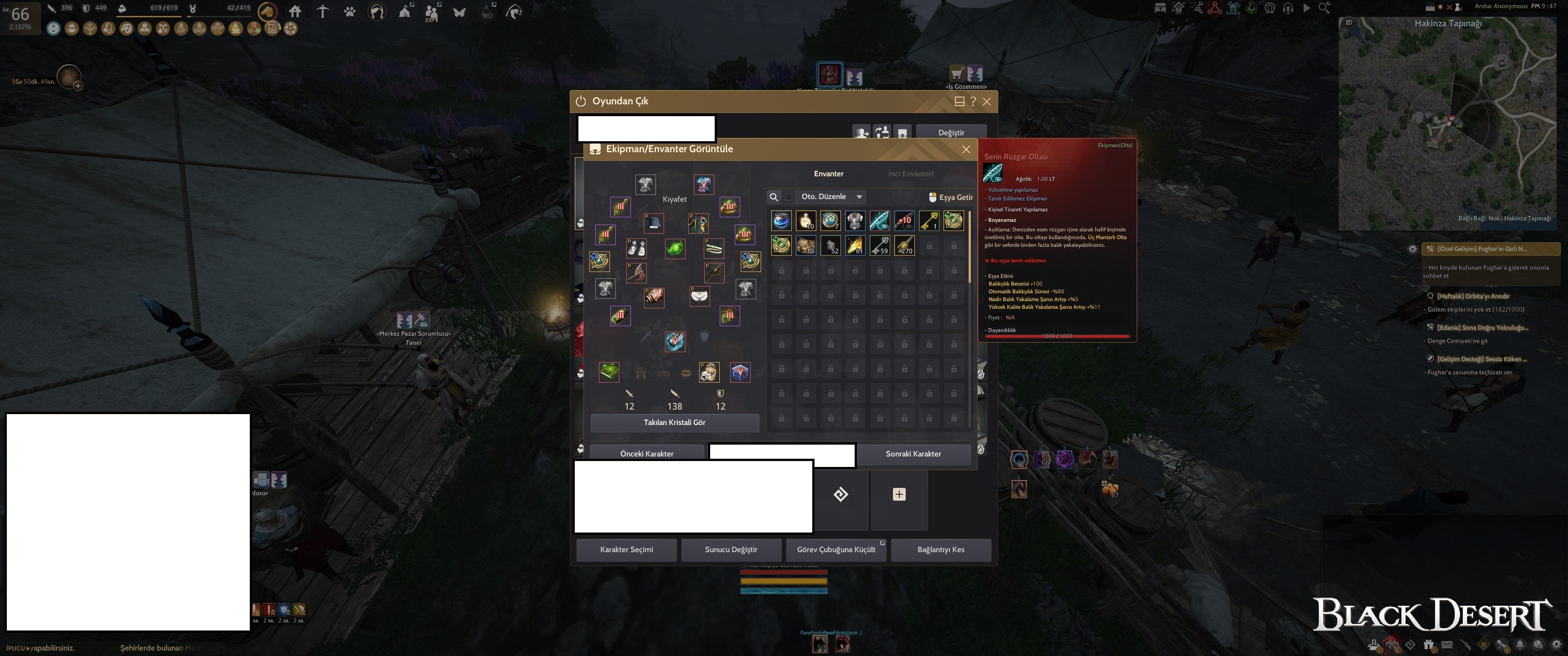Click the Değiştir button
Image resolution: width=1568 pixels, height=656 pixels.
pos(951,133)
